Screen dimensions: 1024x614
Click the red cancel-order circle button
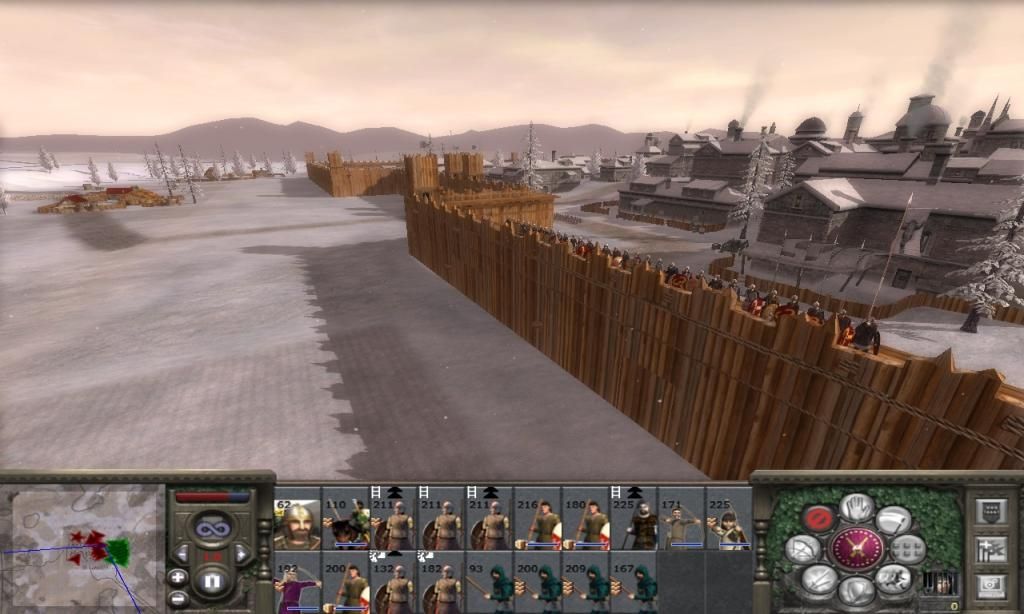coord(817,518)
